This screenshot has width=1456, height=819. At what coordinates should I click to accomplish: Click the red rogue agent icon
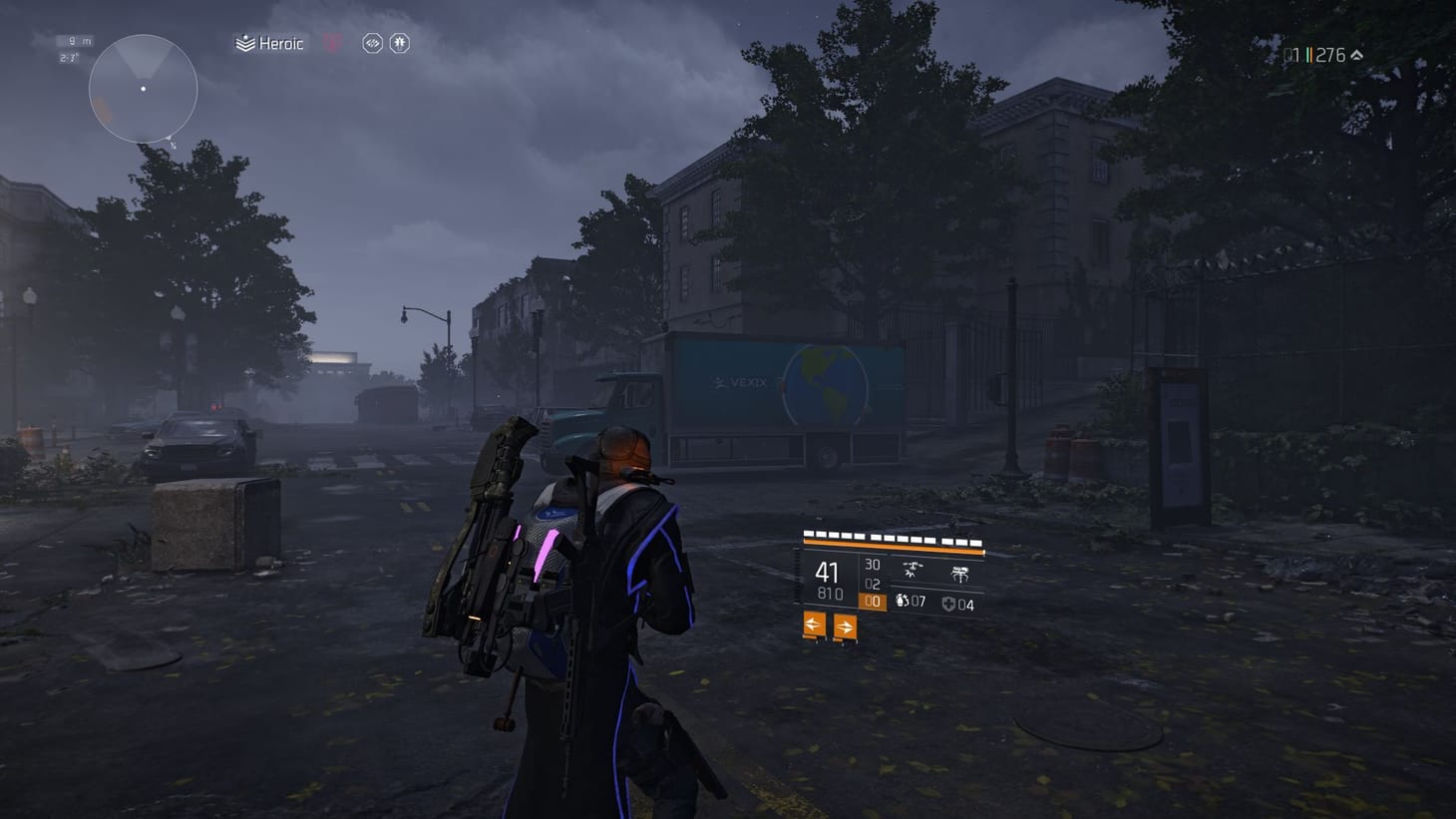coord(331,43)
